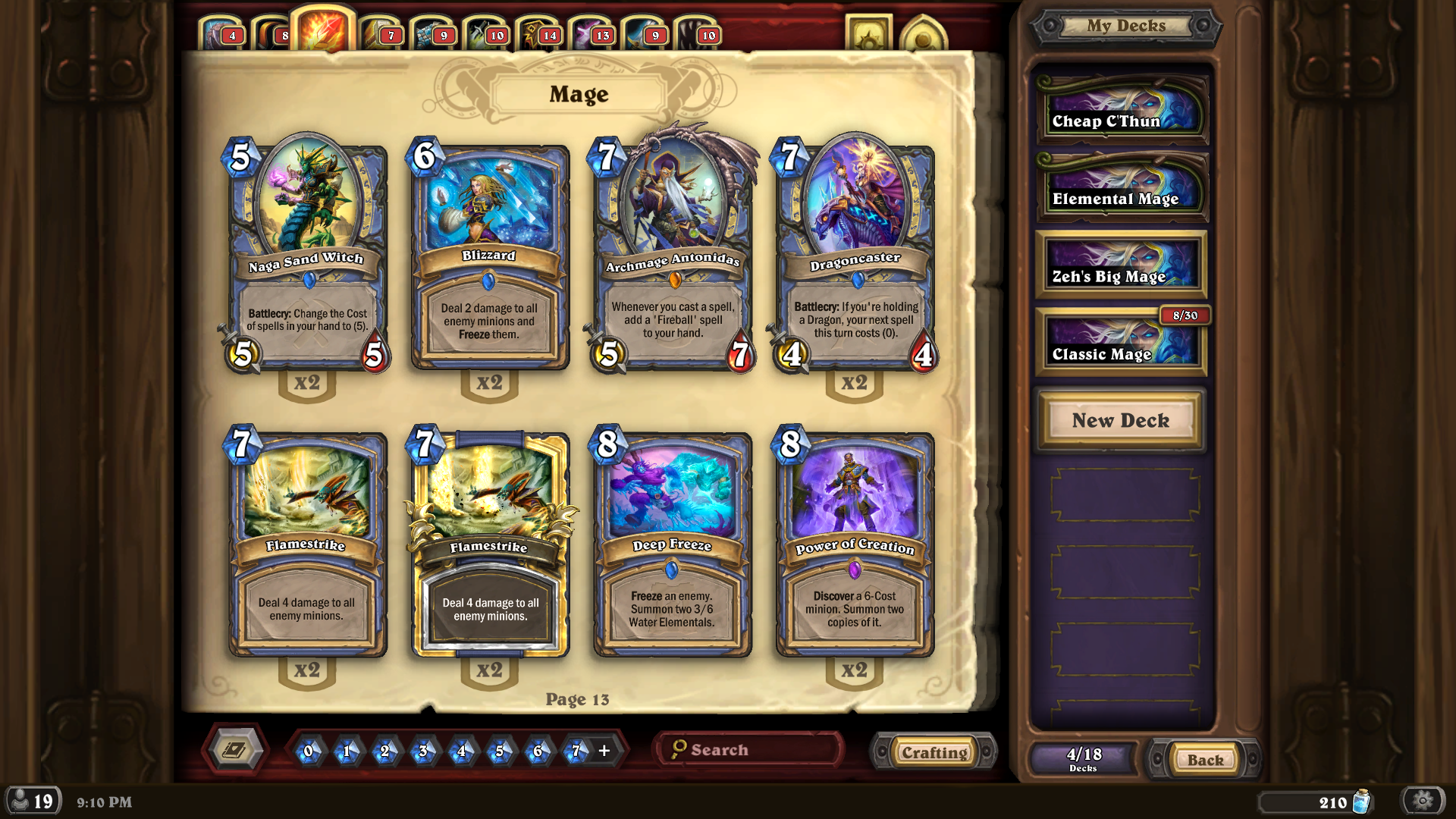This screenshot has width=1456, height=819.
Task: Open the game options gear menu
Action: pos(1423,801)
